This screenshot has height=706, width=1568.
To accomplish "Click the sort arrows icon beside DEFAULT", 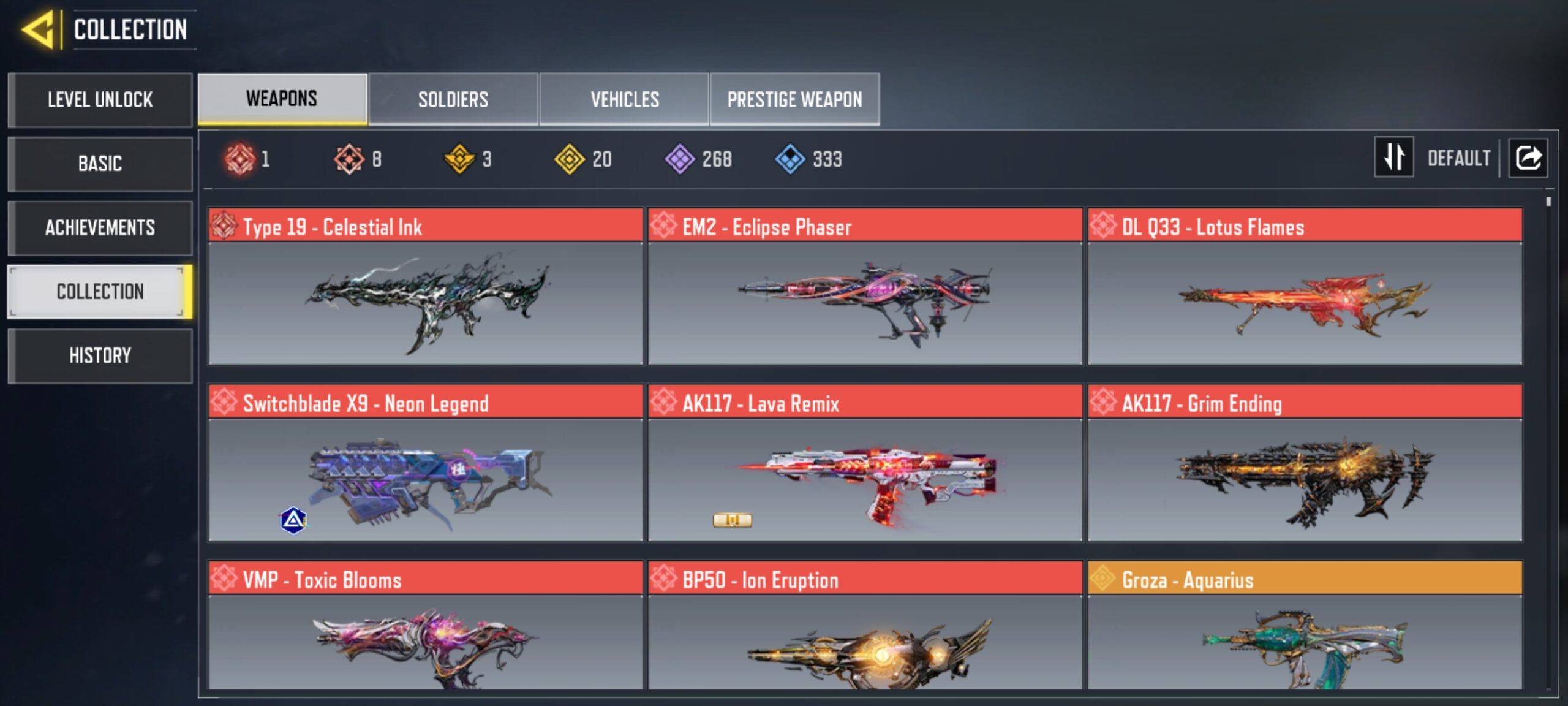I will click(1393, 158).
